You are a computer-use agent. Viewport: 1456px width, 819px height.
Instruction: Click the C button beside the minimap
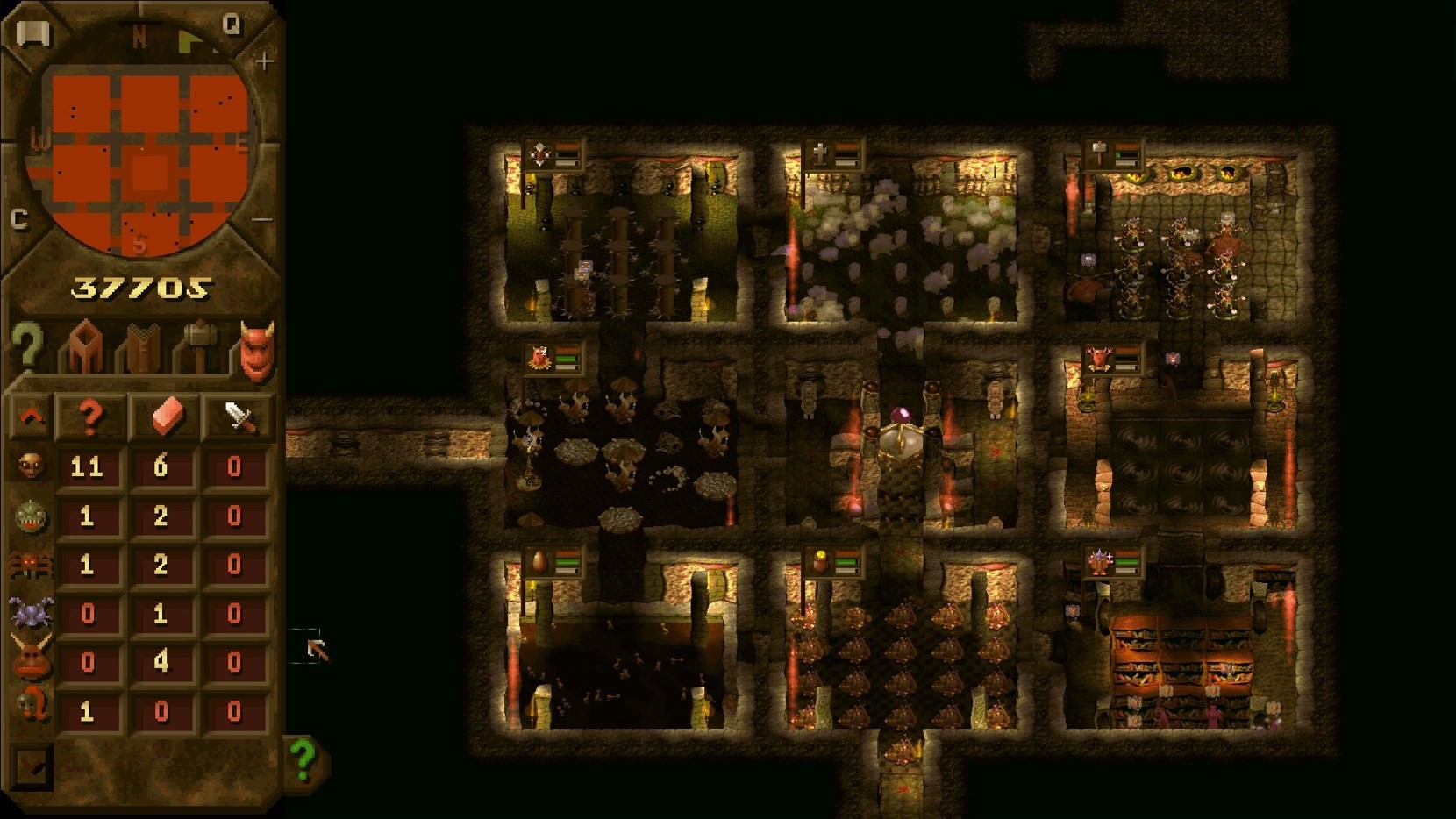19,219
